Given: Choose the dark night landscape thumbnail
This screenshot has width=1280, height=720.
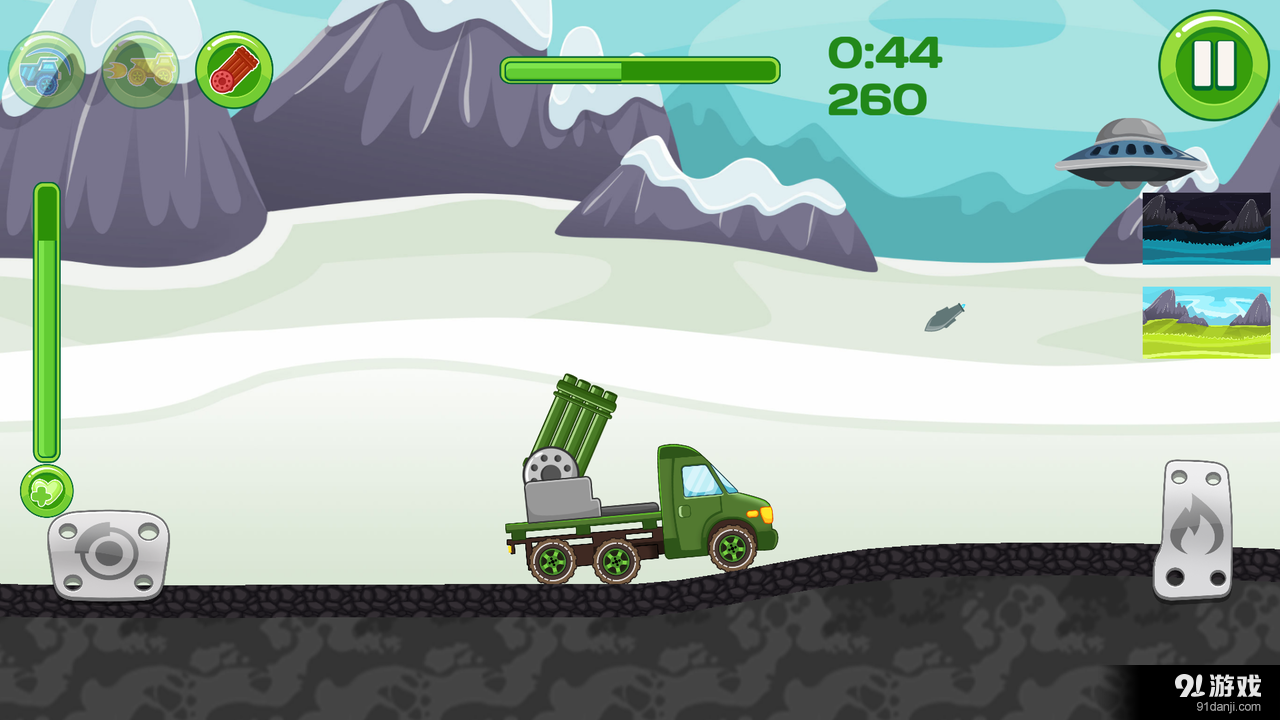Looking at the screenshot, I should 1206,228.
